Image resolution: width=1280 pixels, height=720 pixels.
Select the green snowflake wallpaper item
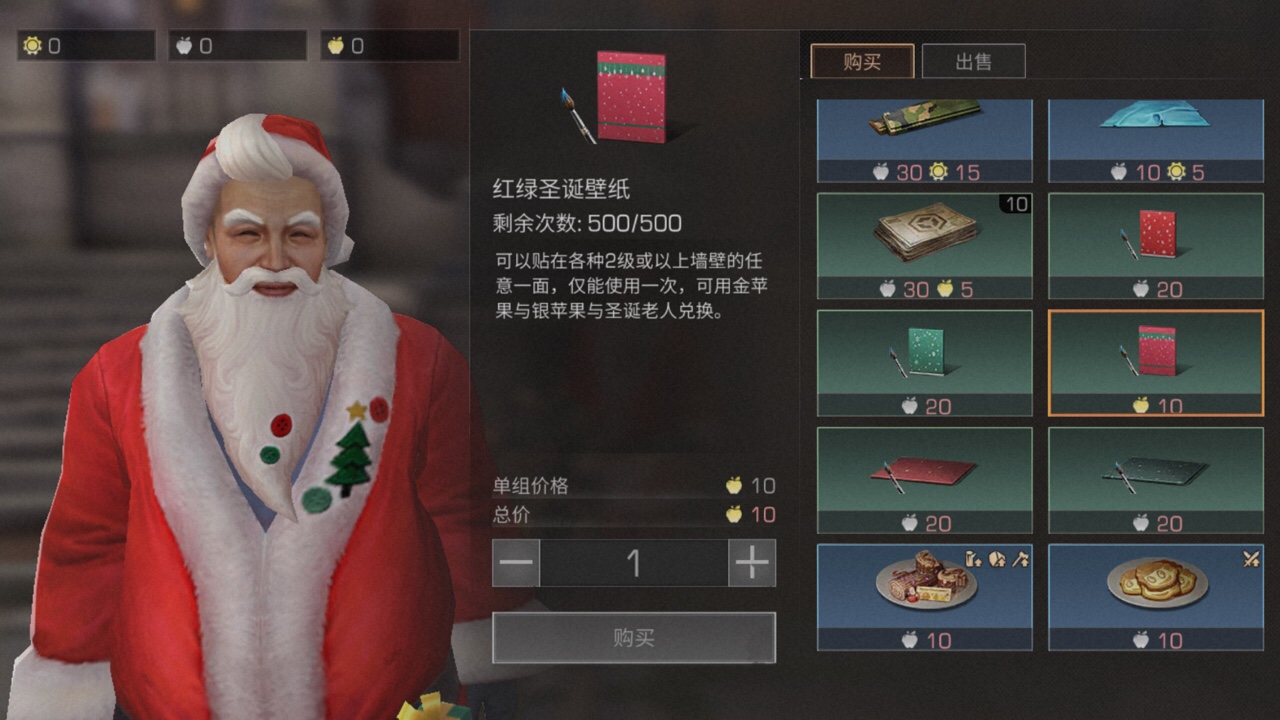(x=923, y=361)
